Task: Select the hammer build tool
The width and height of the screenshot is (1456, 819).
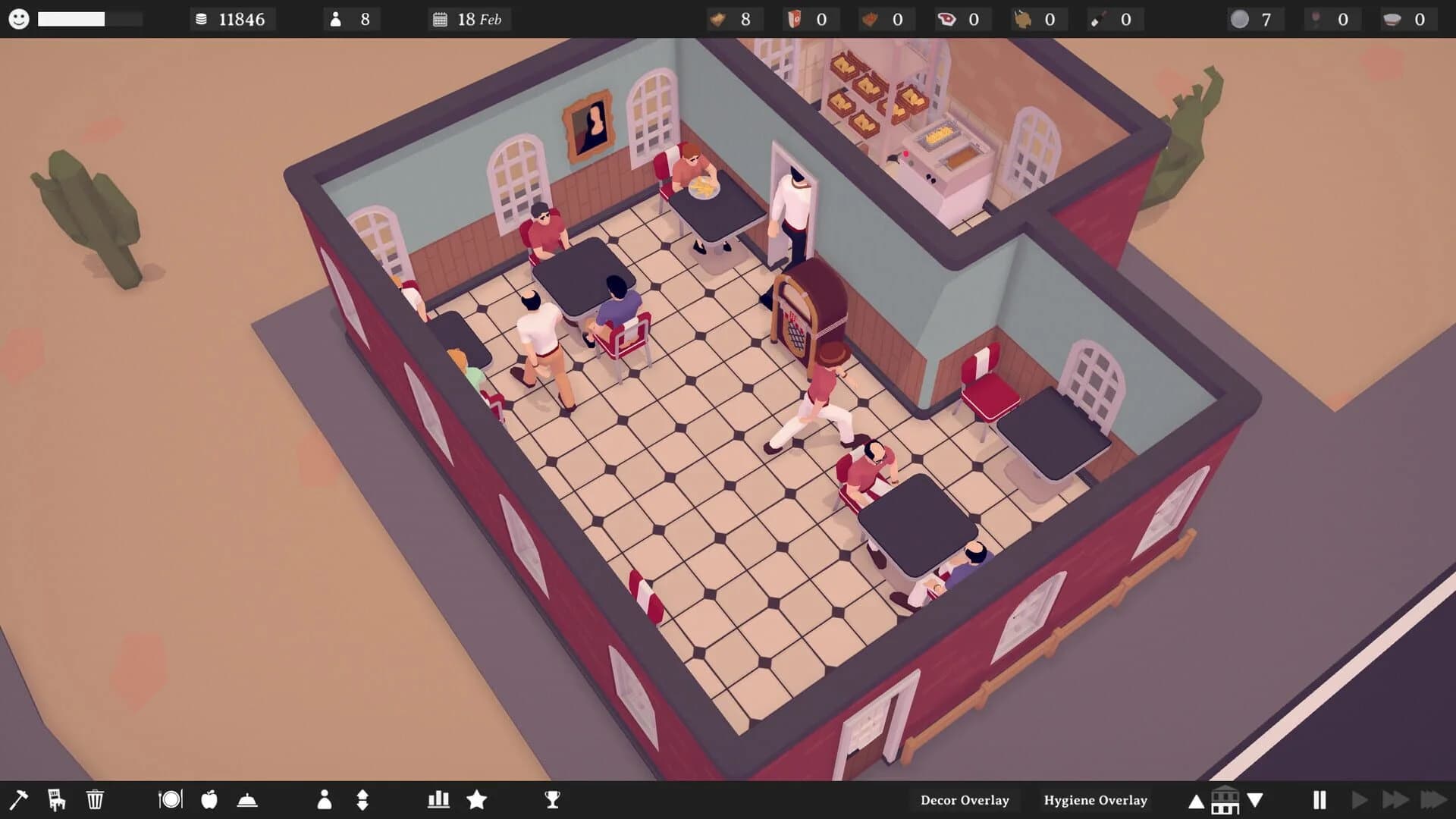Action: 20,799
